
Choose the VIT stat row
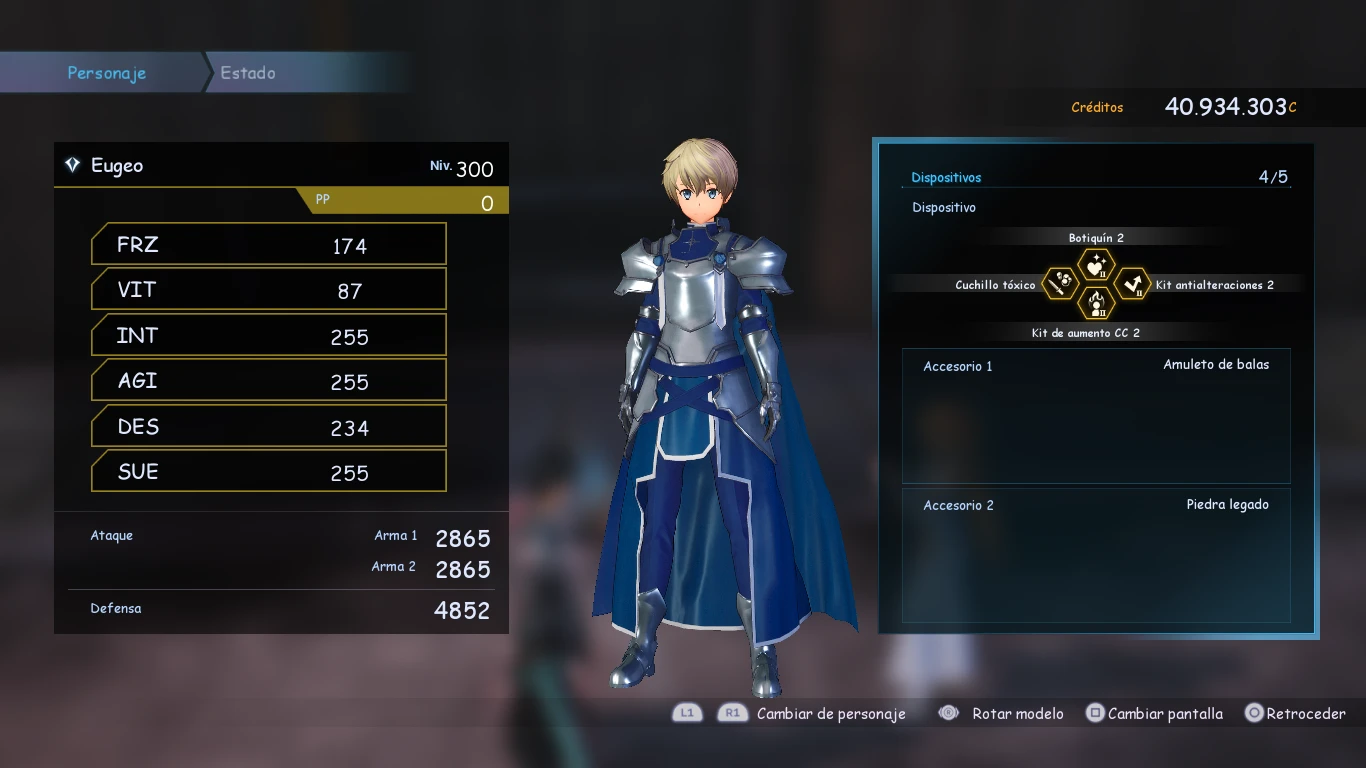tap(268, 290)
